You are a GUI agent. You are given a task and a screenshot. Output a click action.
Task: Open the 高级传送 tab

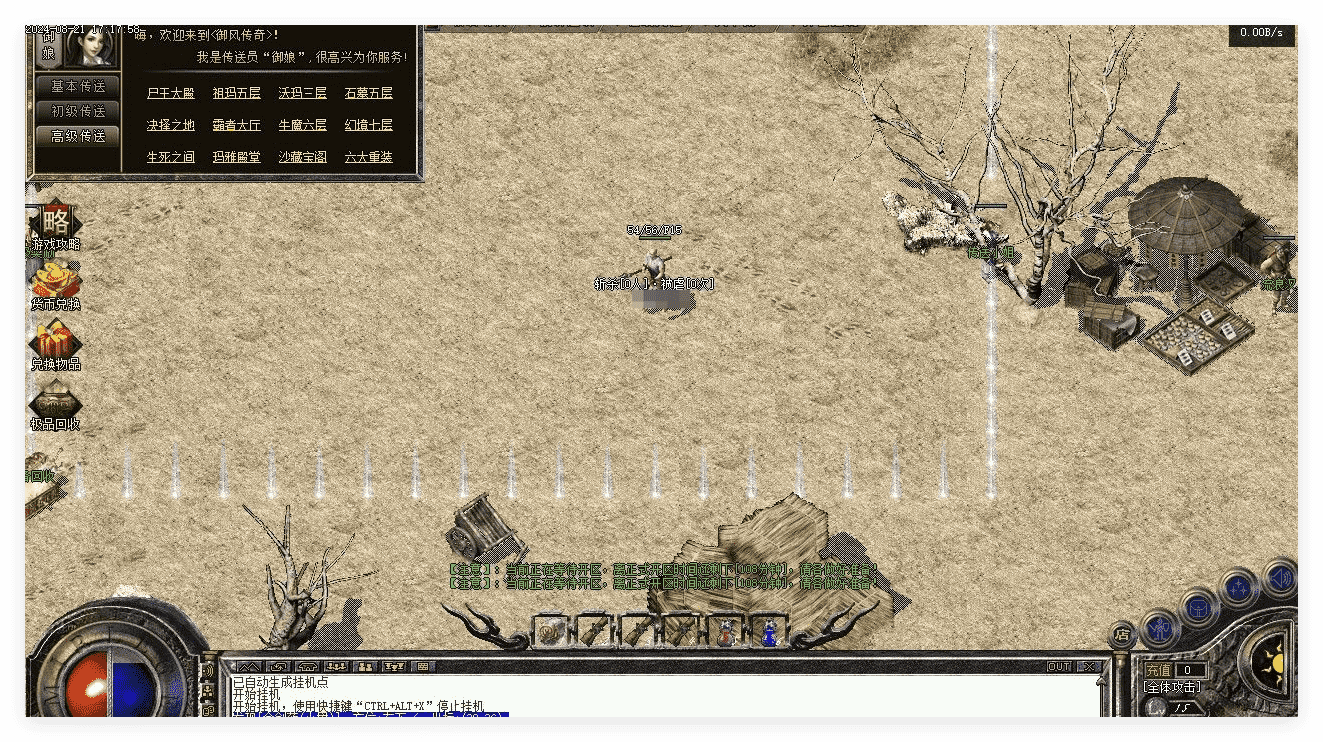tap(78, 136)
